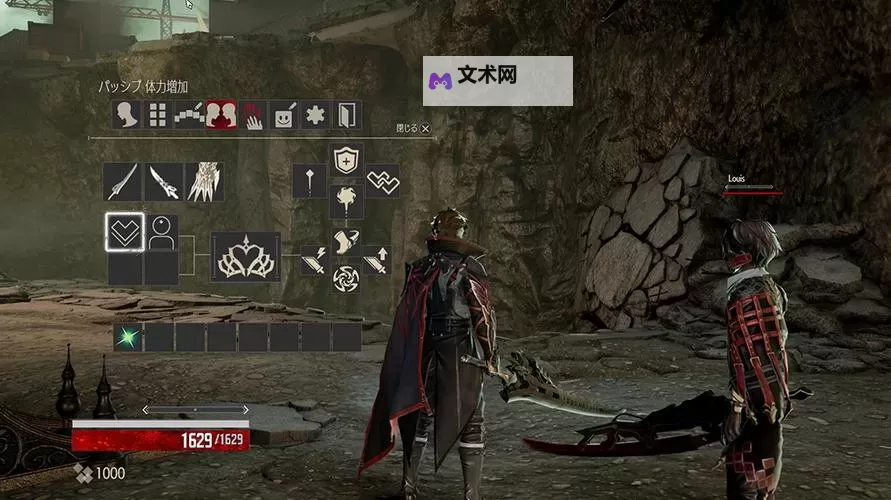Open the crowned heart blood code slot

coord(245,257)
